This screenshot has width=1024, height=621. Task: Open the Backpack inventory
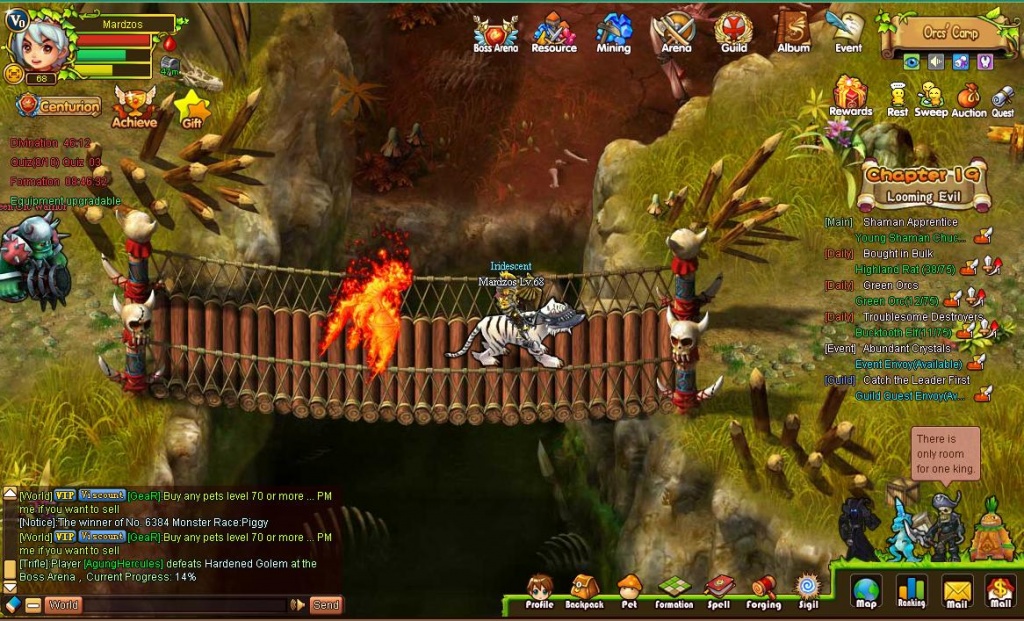584,591
